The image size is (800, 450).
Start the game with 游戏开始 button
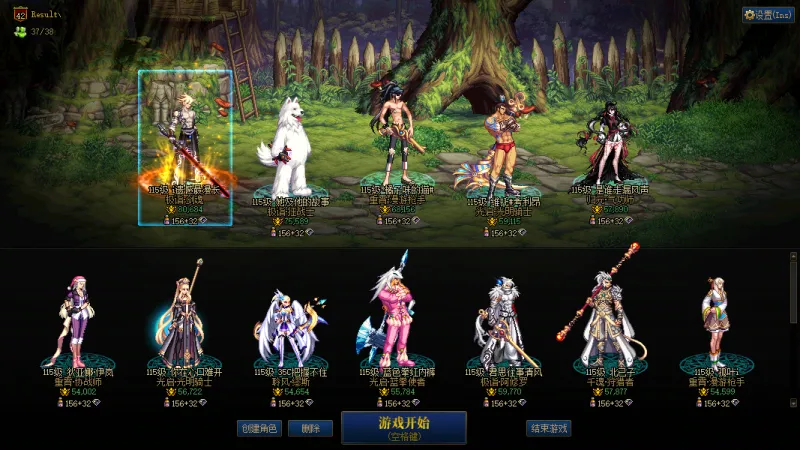click(404, 427)
